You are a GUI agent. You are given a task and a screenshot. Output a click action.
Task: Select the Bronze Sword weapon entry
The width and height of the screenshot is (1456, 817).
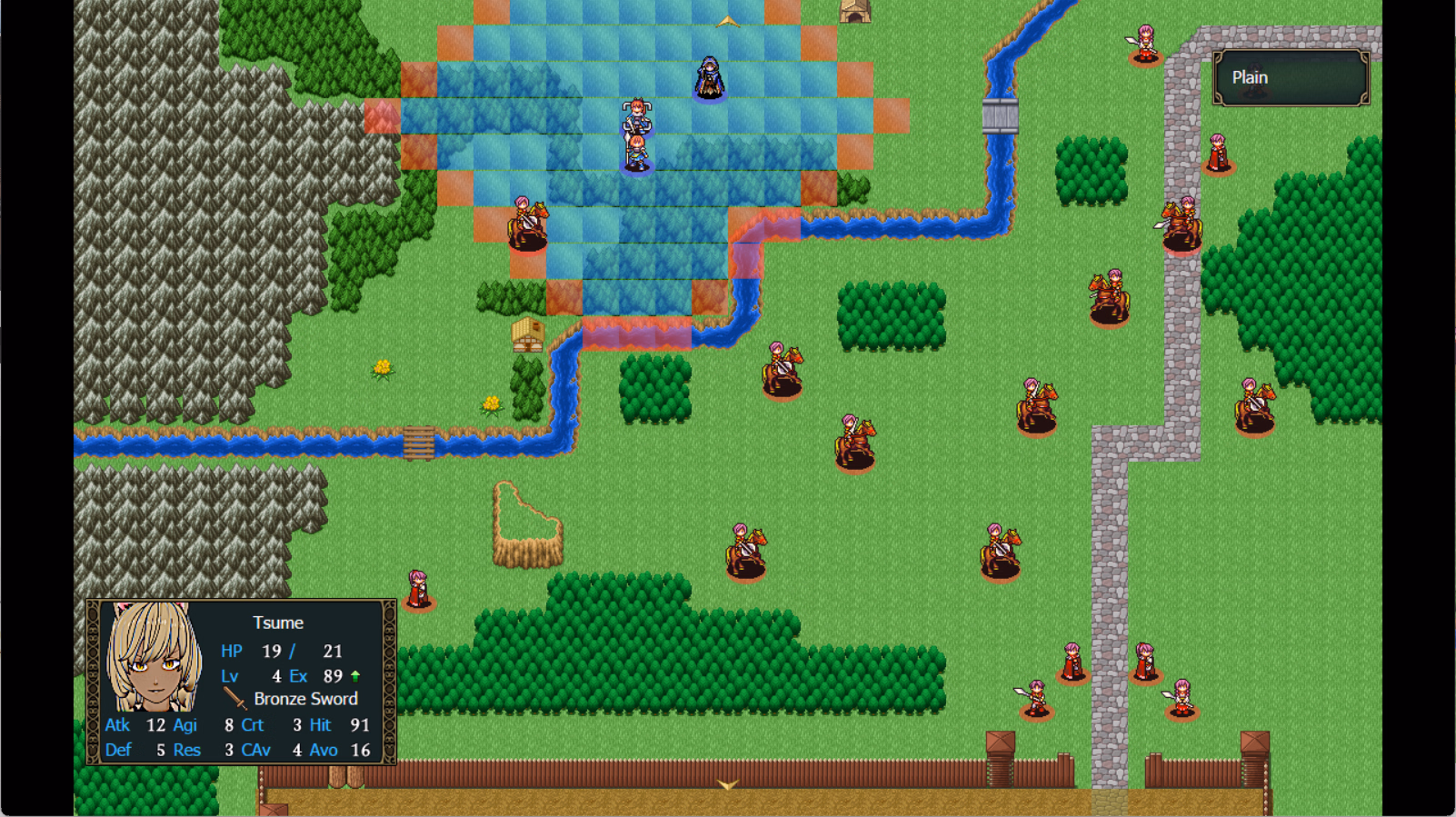coord(293,699)
